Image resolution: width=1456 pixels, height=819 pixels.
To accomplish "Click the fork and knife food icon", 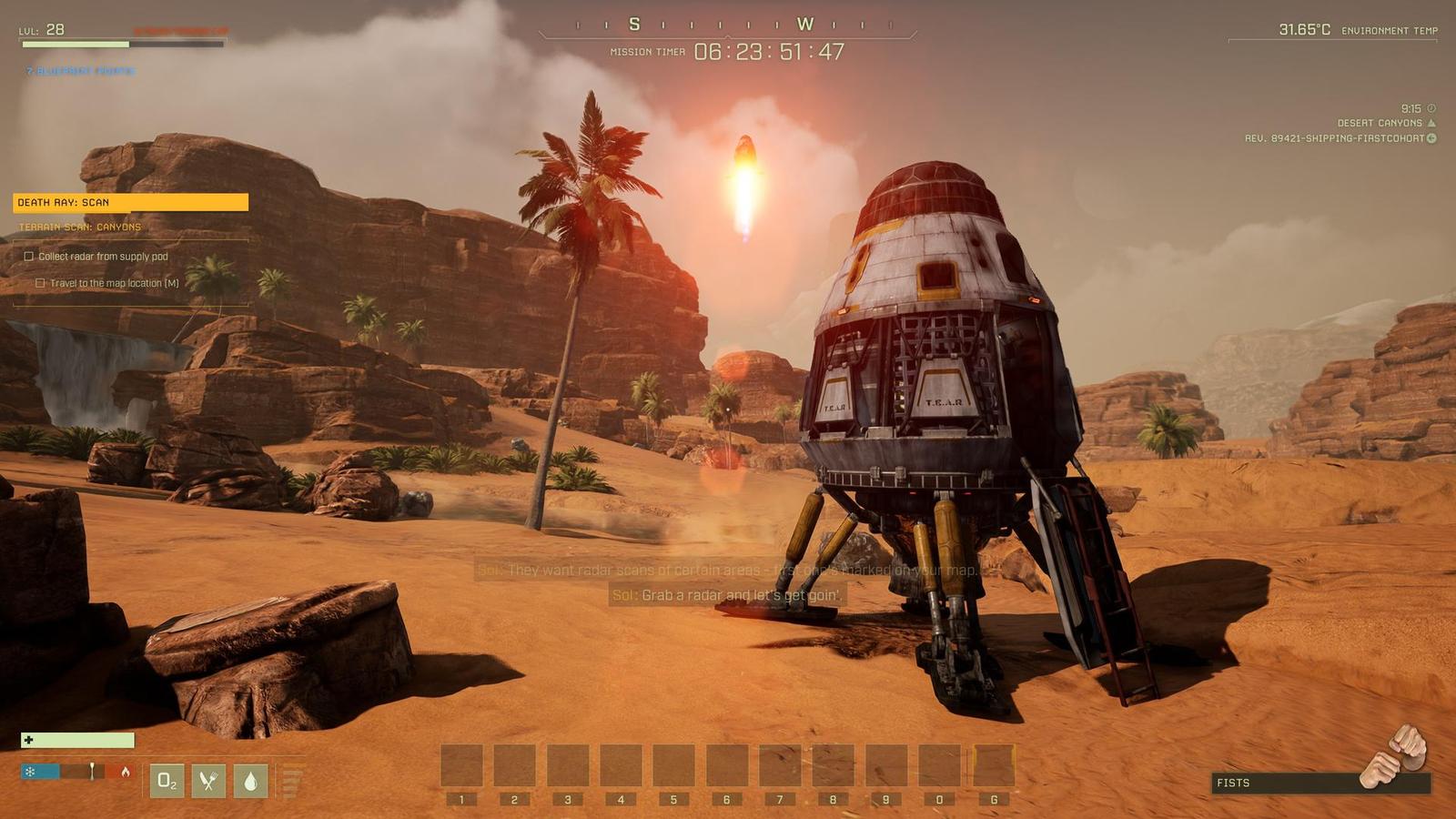I will (x=208, y=781).
